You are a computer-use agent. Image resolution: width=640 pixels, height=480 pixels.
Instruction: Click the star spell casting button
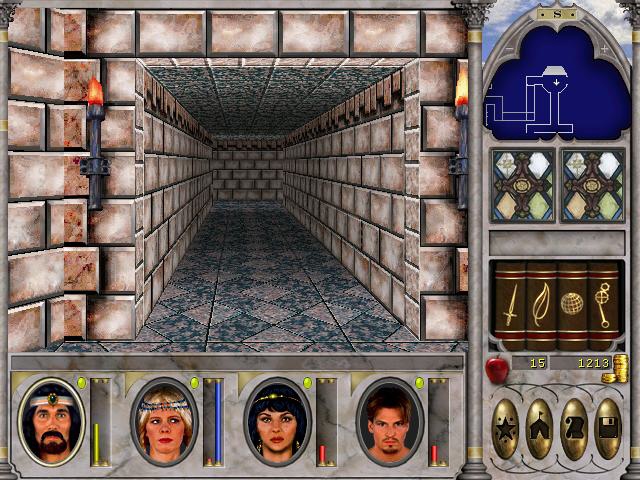tap(507, 428)
